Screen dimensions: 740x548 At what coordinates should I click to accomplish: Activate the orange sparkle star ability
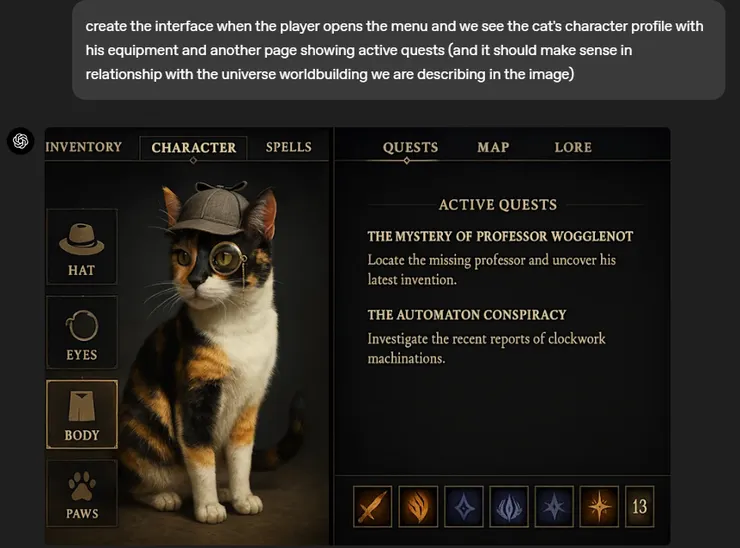[x=600, y=506]
